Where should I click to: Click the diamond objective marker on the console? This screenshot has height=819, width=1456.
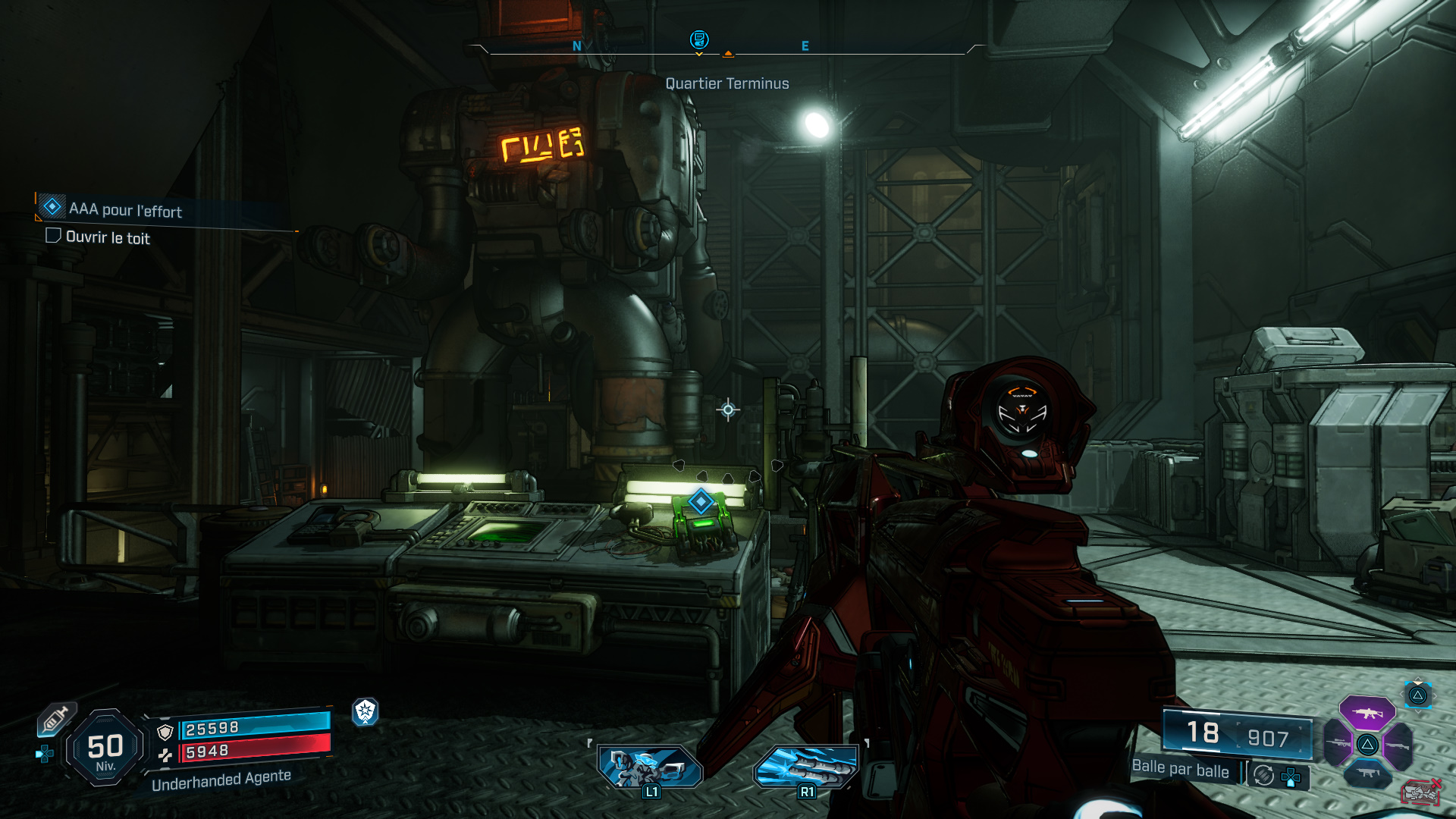click(x=701, y=501)
